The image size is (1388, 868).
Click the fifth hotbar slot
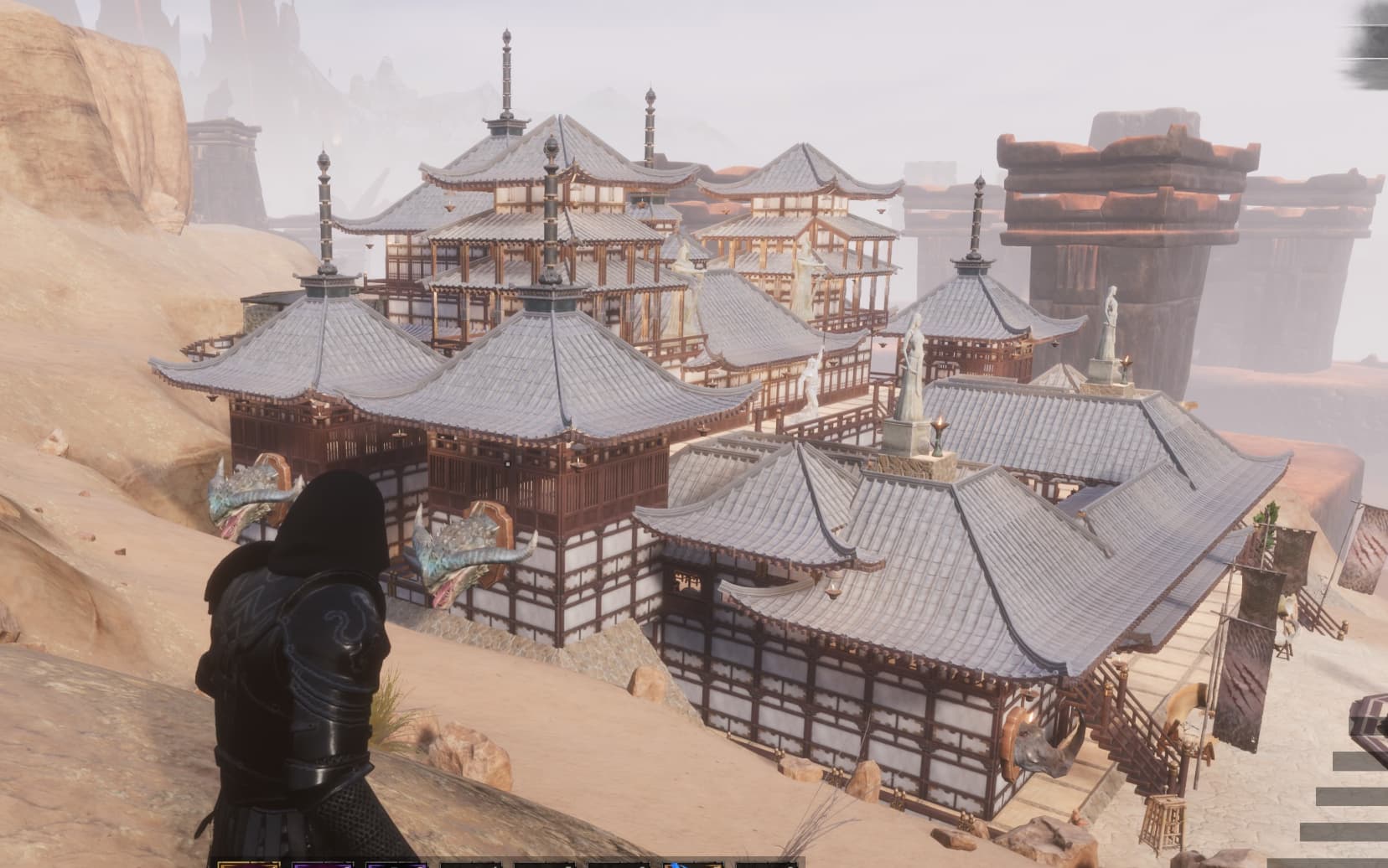click(x=614, y=863)
